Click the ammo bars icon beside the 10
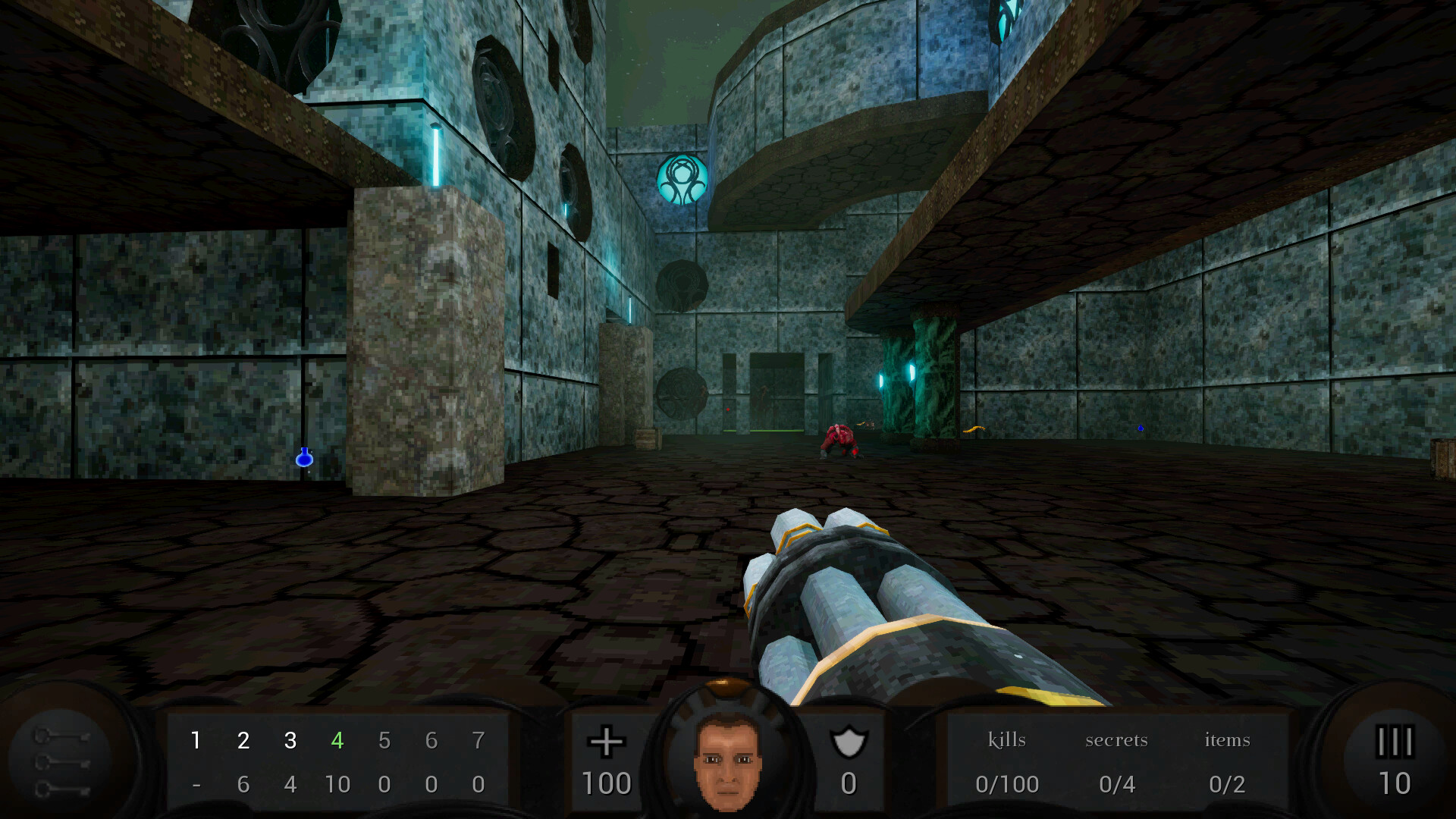This screenshot has width=1456, height=819. click(1395, 740)
